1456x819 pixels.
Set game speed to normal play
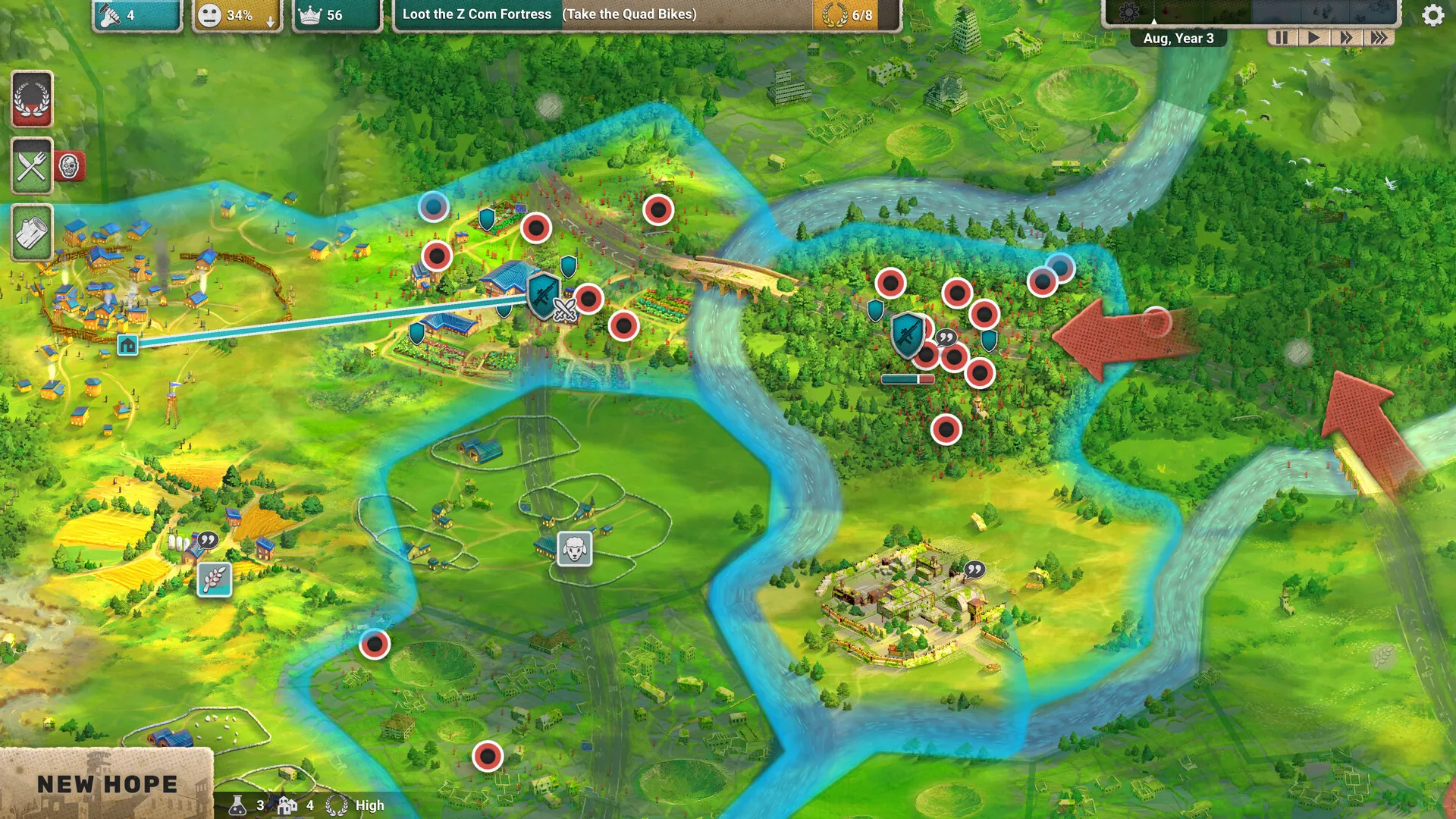(x=1314, y=38)
